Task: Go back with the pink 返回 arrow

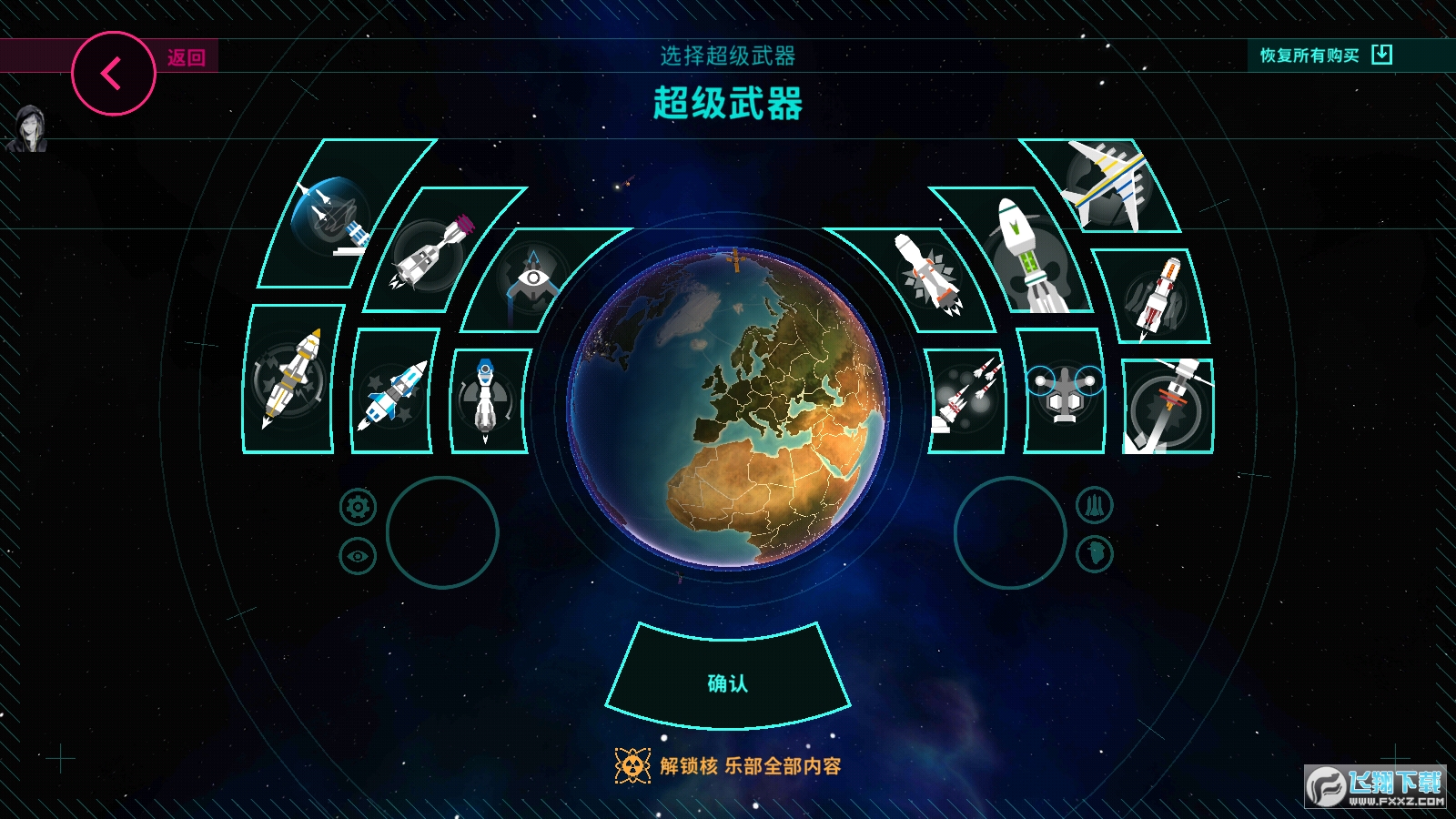Action: click(114, 74)
